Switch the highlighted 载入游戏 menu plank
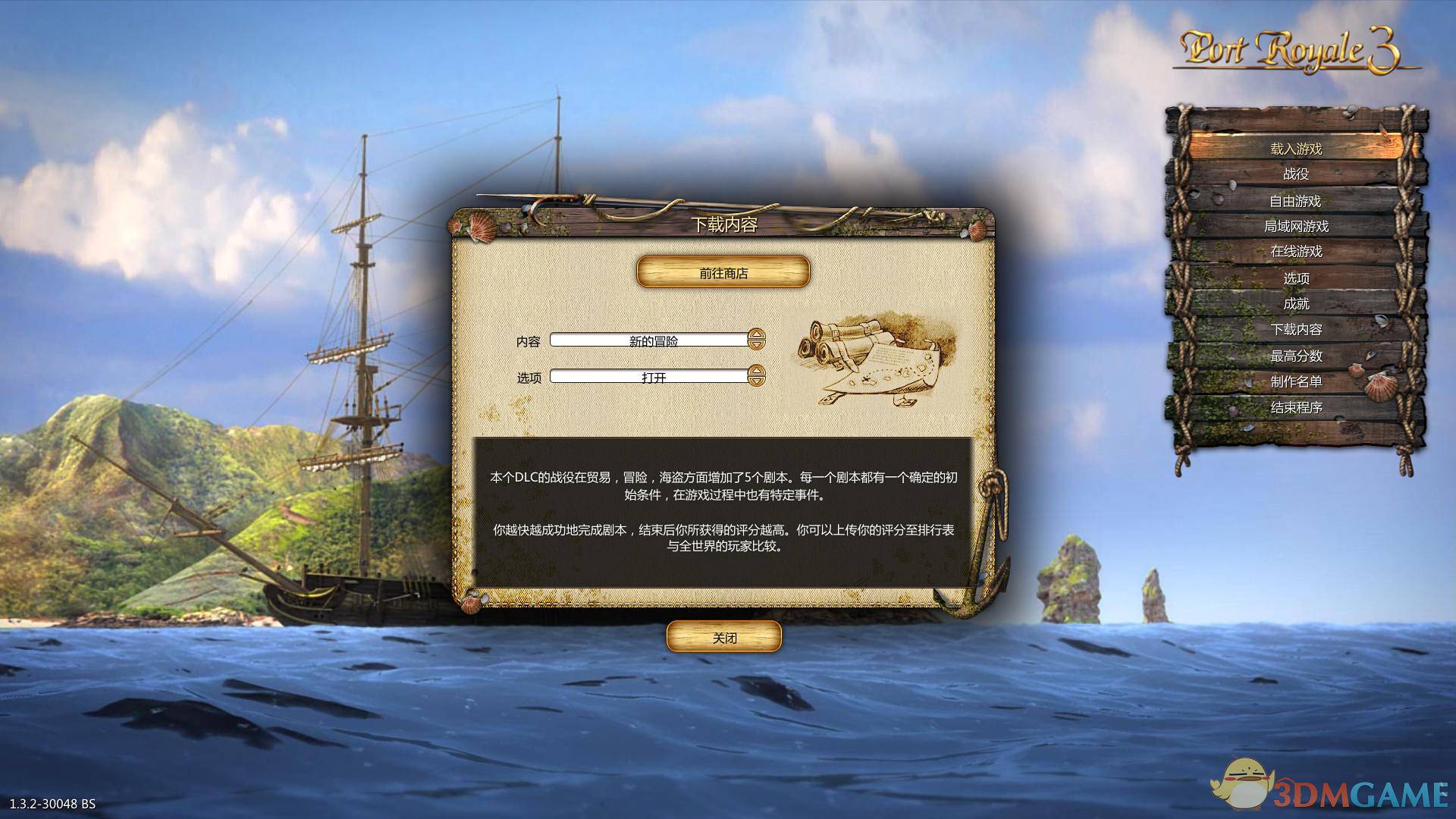Viewport: 1456px width, 819px height. click(1294, 149)
